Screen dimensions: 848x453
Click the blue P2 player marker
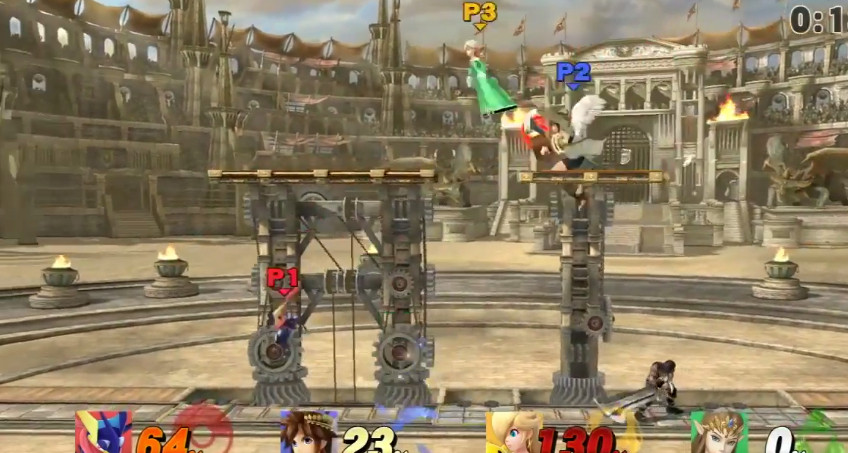tap(573, 73)
